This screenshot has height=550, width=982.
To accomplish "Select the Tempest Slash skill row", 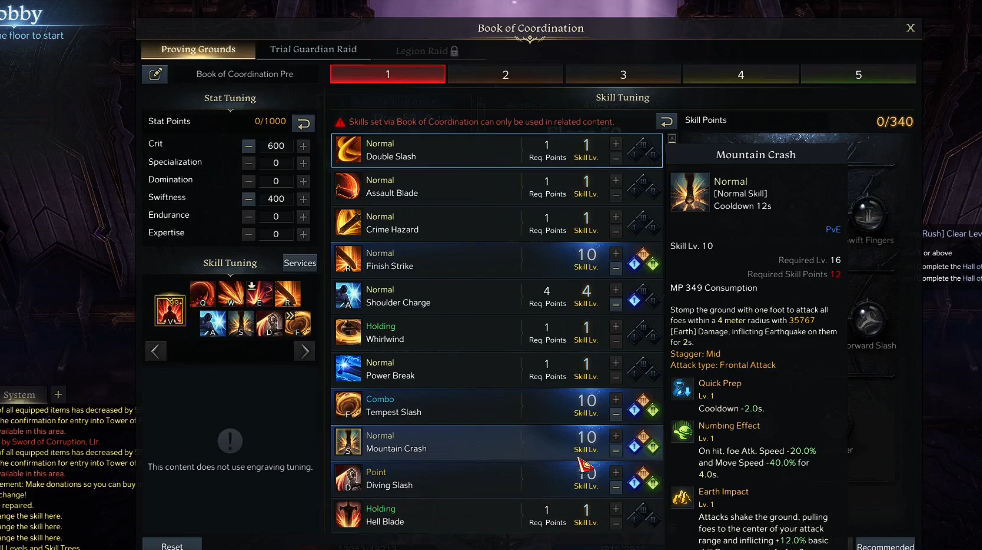I will point(430,406).
